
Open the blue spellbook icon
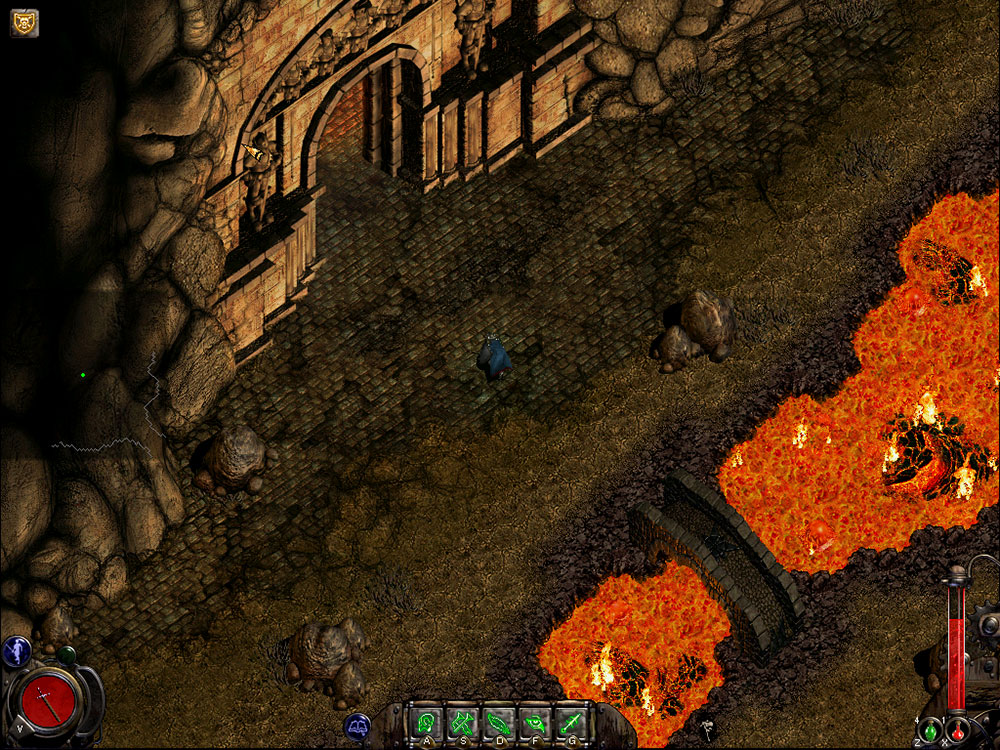pyautogui.click(x=357, y=726)
